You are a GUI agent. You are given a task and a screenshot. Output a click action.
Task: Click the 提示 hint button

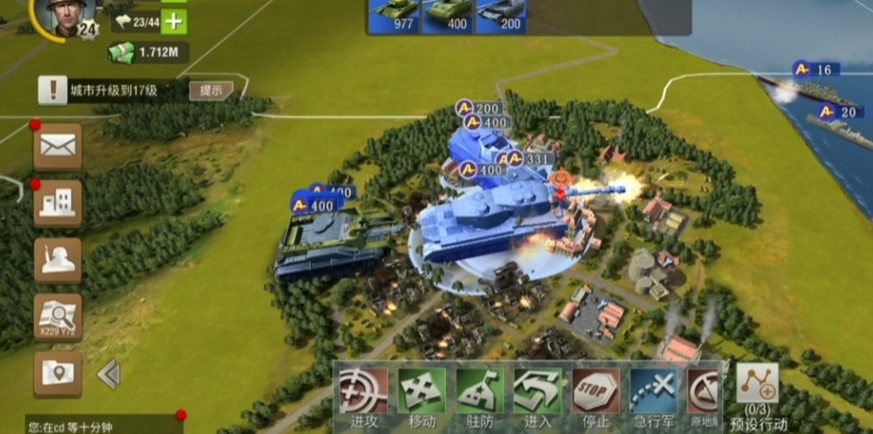coord(211,90)
